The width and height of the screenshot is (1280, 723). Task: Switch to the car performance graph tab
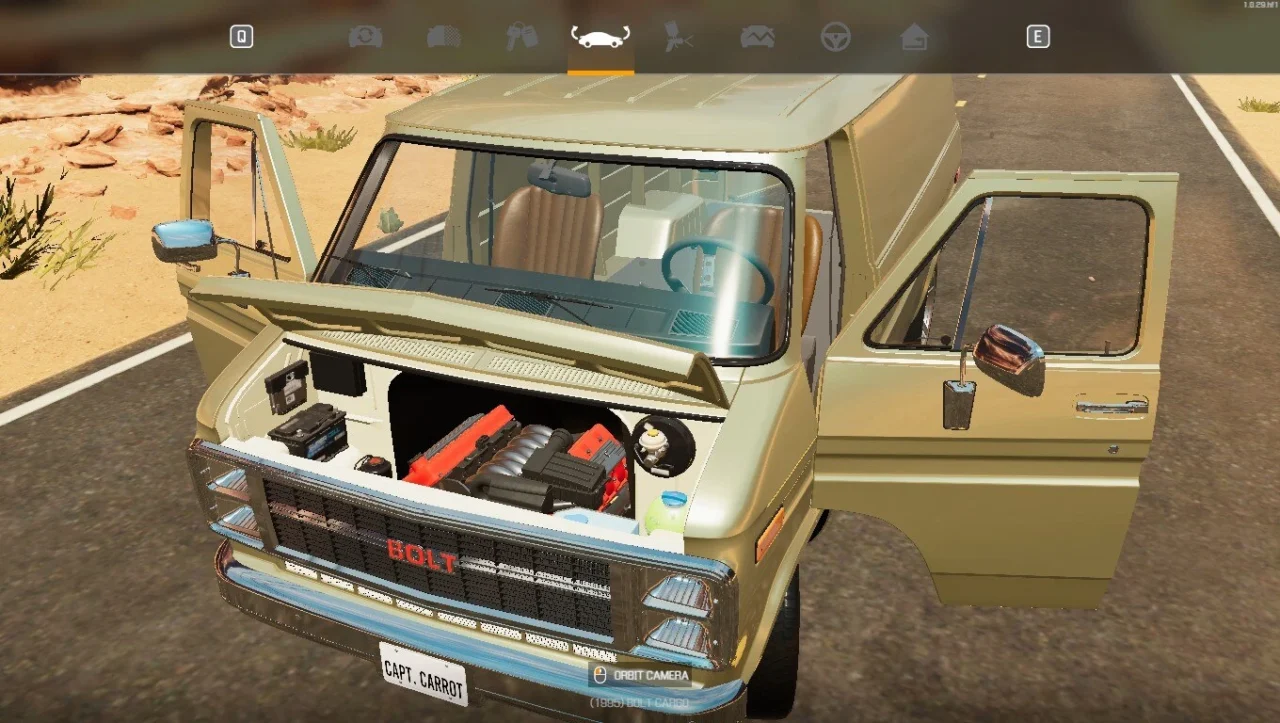click(x=757, y=37)
